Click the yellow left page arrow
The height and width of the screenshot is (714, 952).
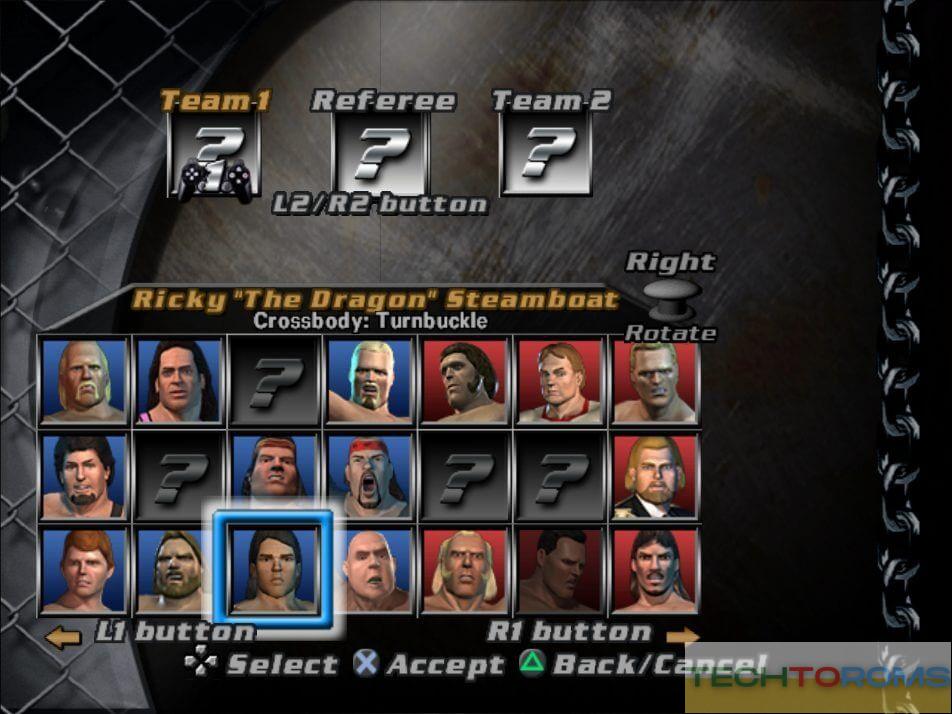pos(63,637)
